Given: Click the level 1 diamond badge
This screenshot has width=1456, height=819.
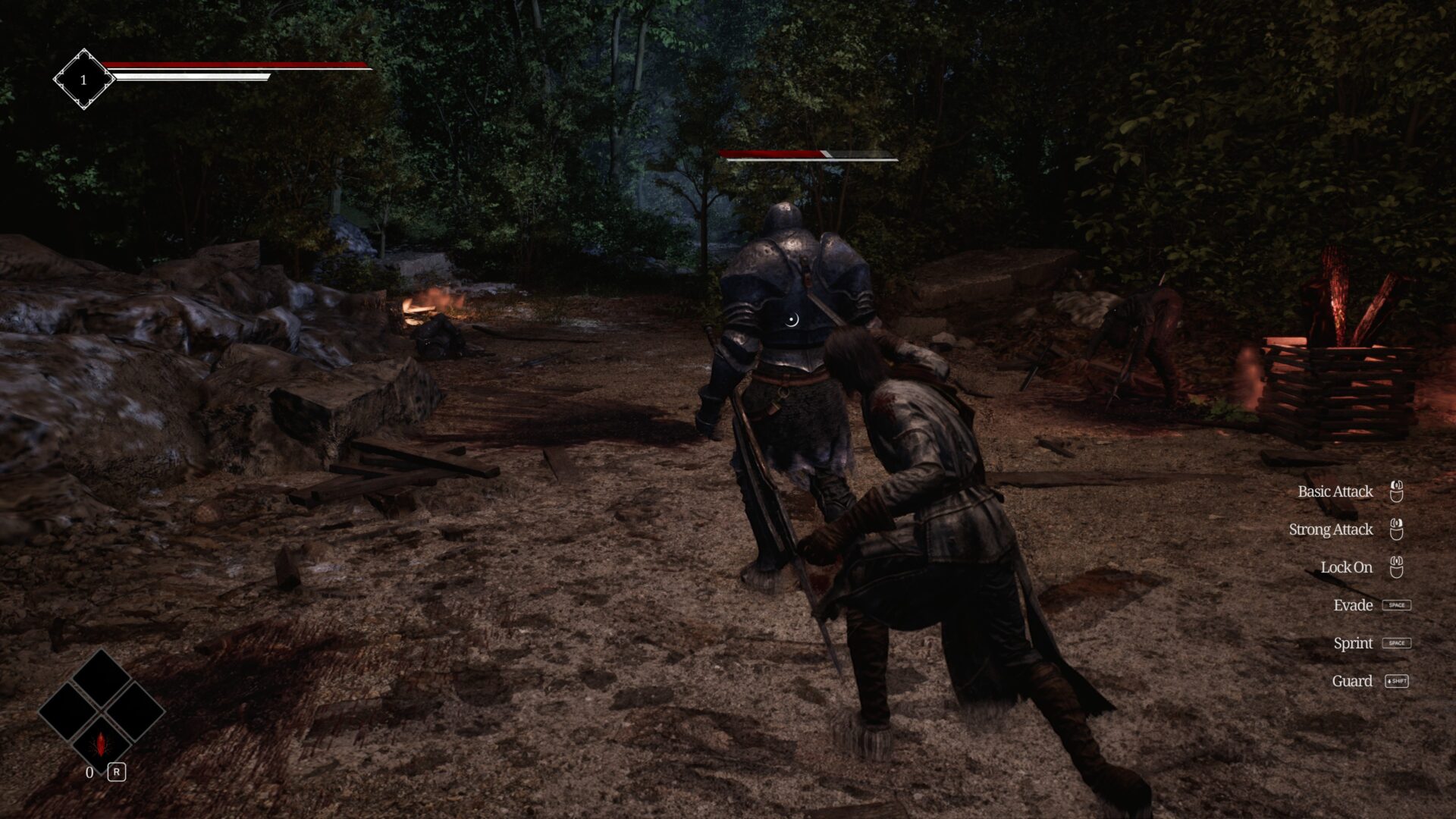Looking at the screenshot, I should tap(83, 79).
